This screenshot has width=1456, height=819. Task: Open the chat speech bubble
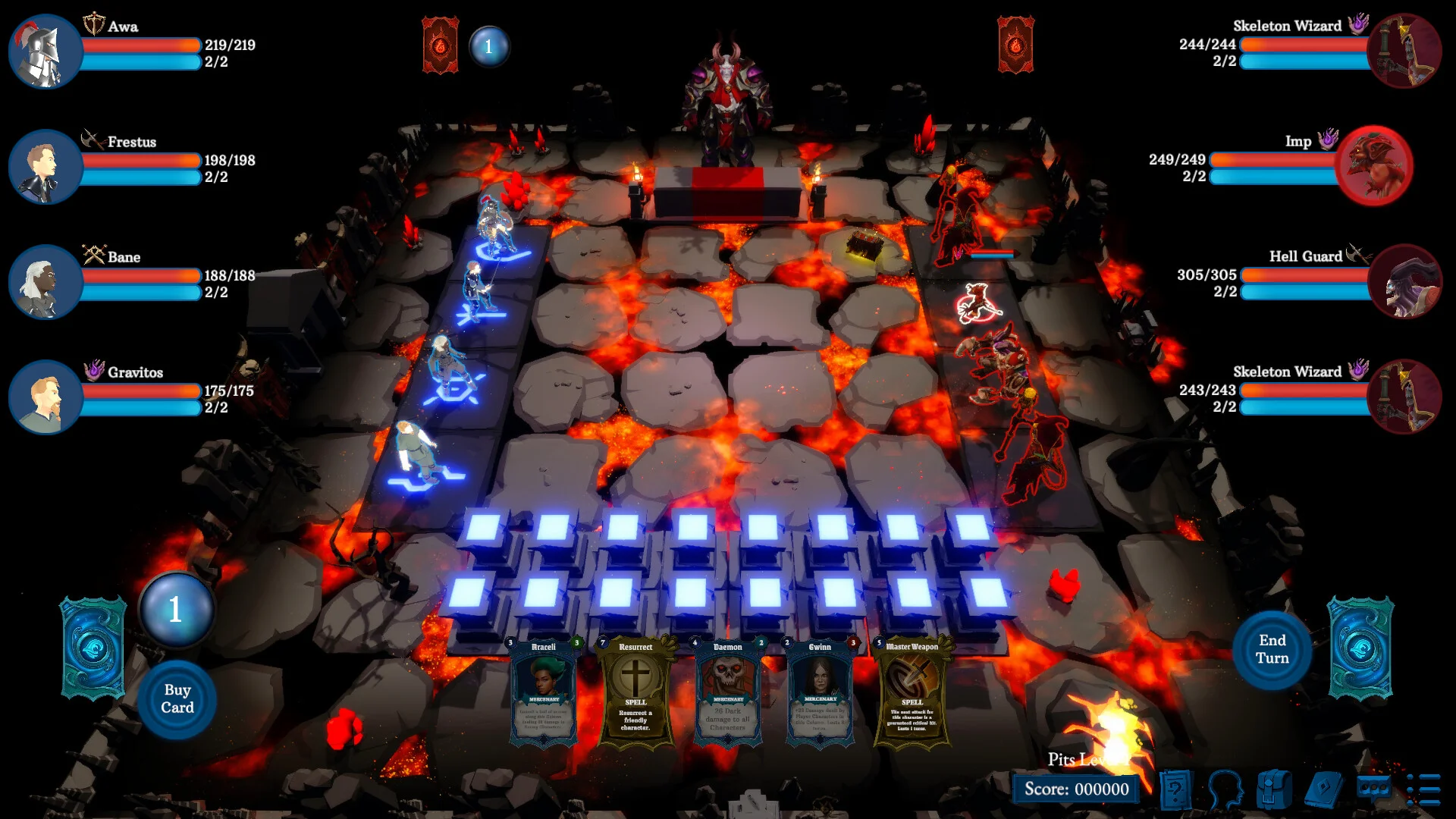[1373, 788]
